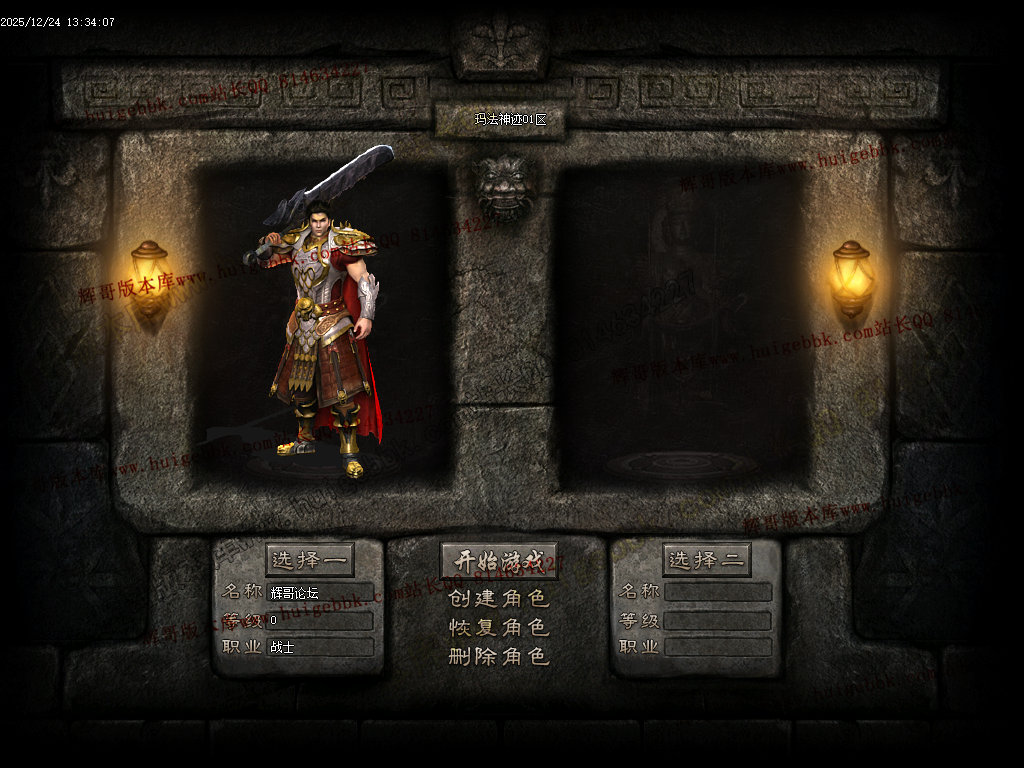Choose 删除角色 to delete a character
The width and height of the screenshot is (1024, 768).
point(499,657)
